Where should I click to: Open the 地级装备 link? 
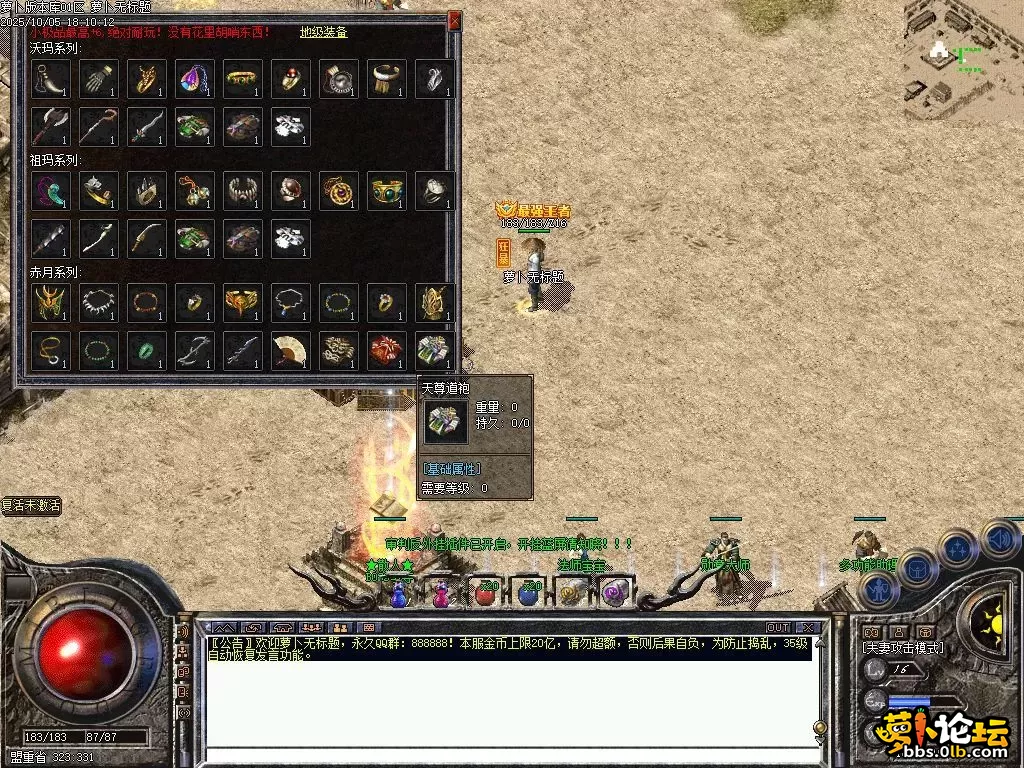click(324, 32)
